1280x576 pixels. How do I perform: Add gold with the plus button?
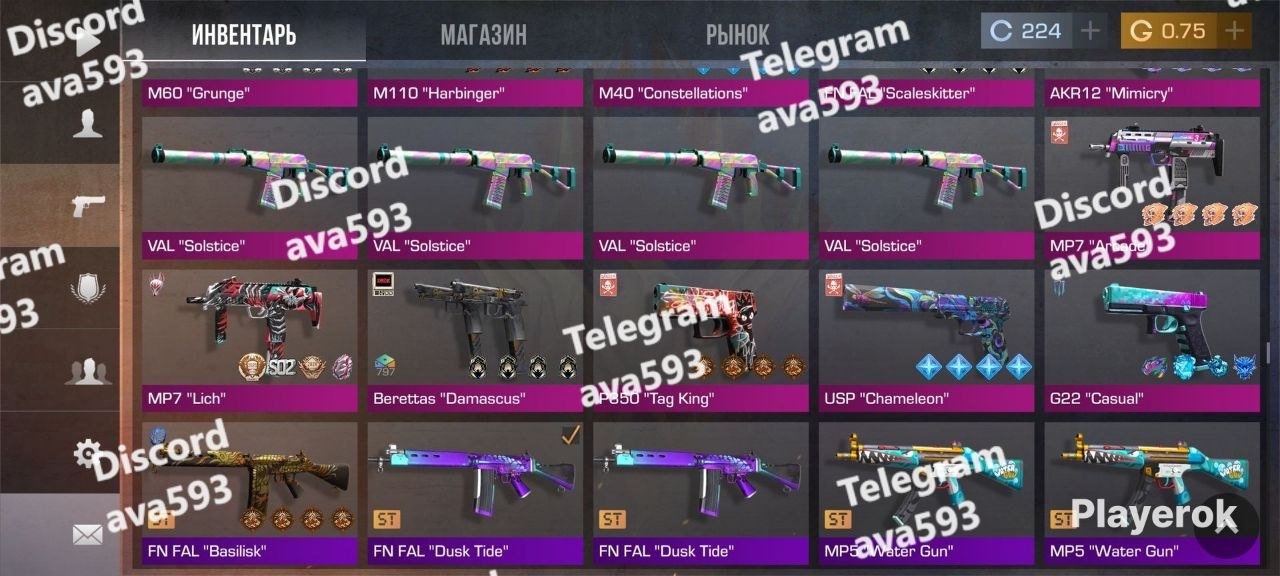click(1234, 31)
